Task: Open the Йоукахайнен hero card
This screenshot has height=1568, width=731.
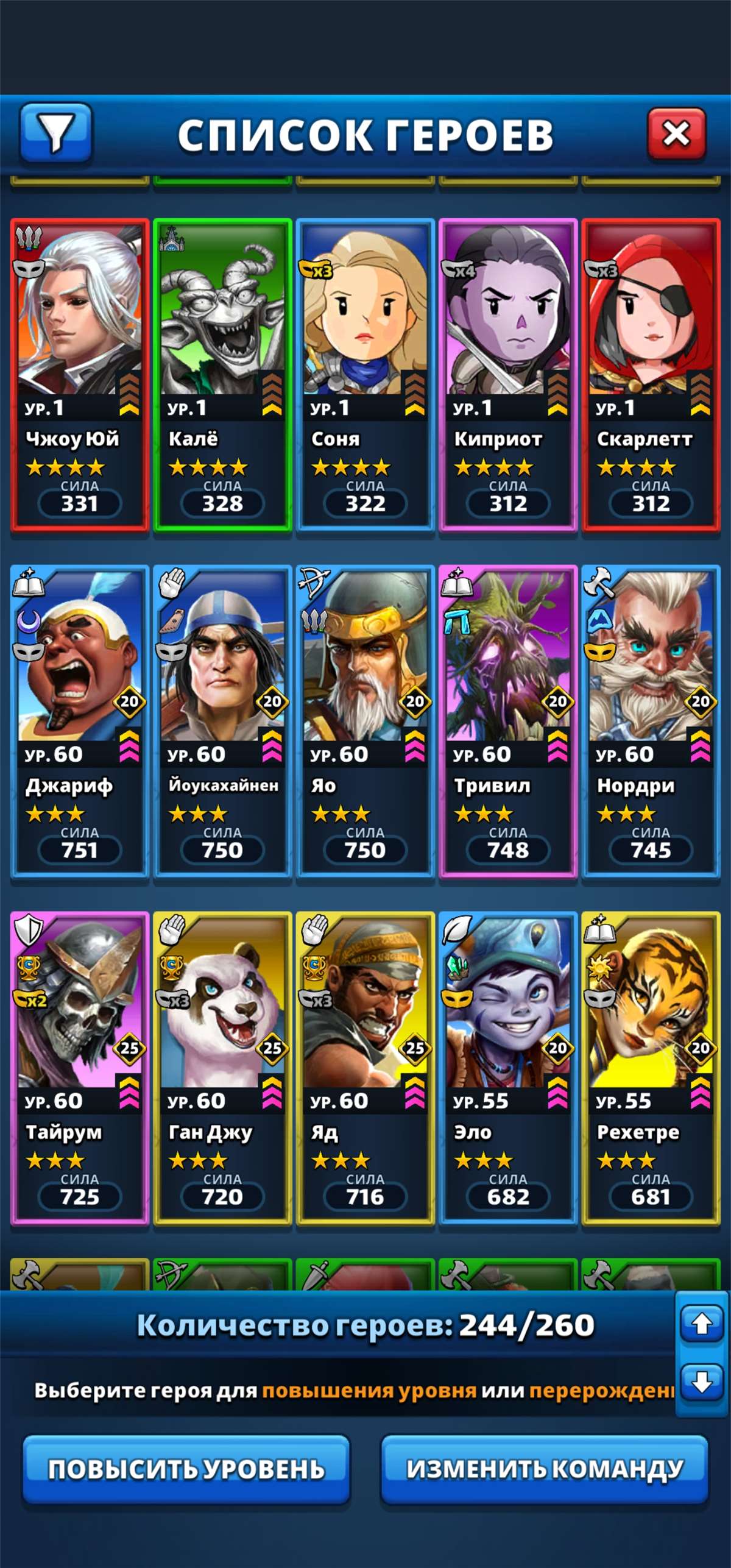Action: click(x=222, y=721)
